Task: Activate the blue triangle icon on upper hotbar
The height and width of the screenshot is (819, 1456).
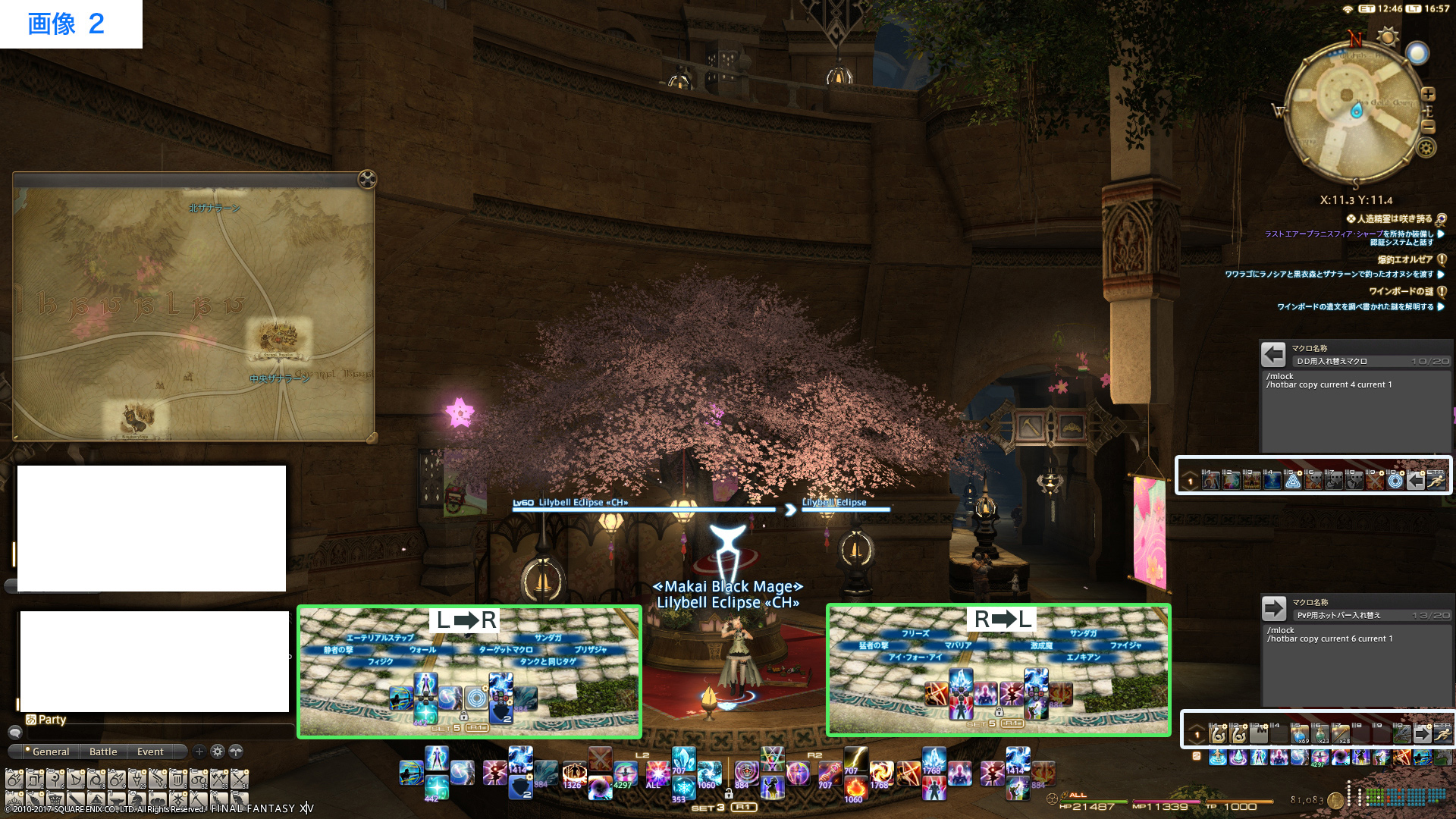Action: (1293, 479)
